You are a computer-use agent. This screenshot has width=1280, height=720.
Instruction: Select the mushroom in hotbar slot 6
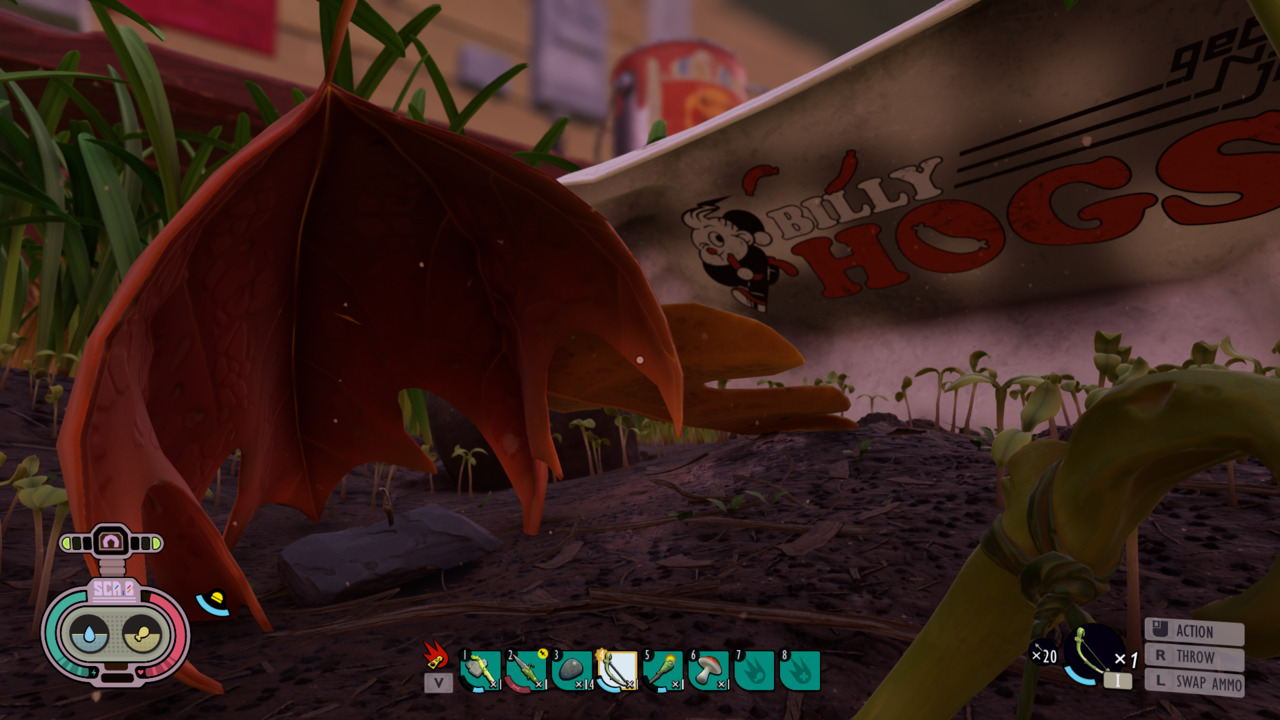[x=710, y=668]
